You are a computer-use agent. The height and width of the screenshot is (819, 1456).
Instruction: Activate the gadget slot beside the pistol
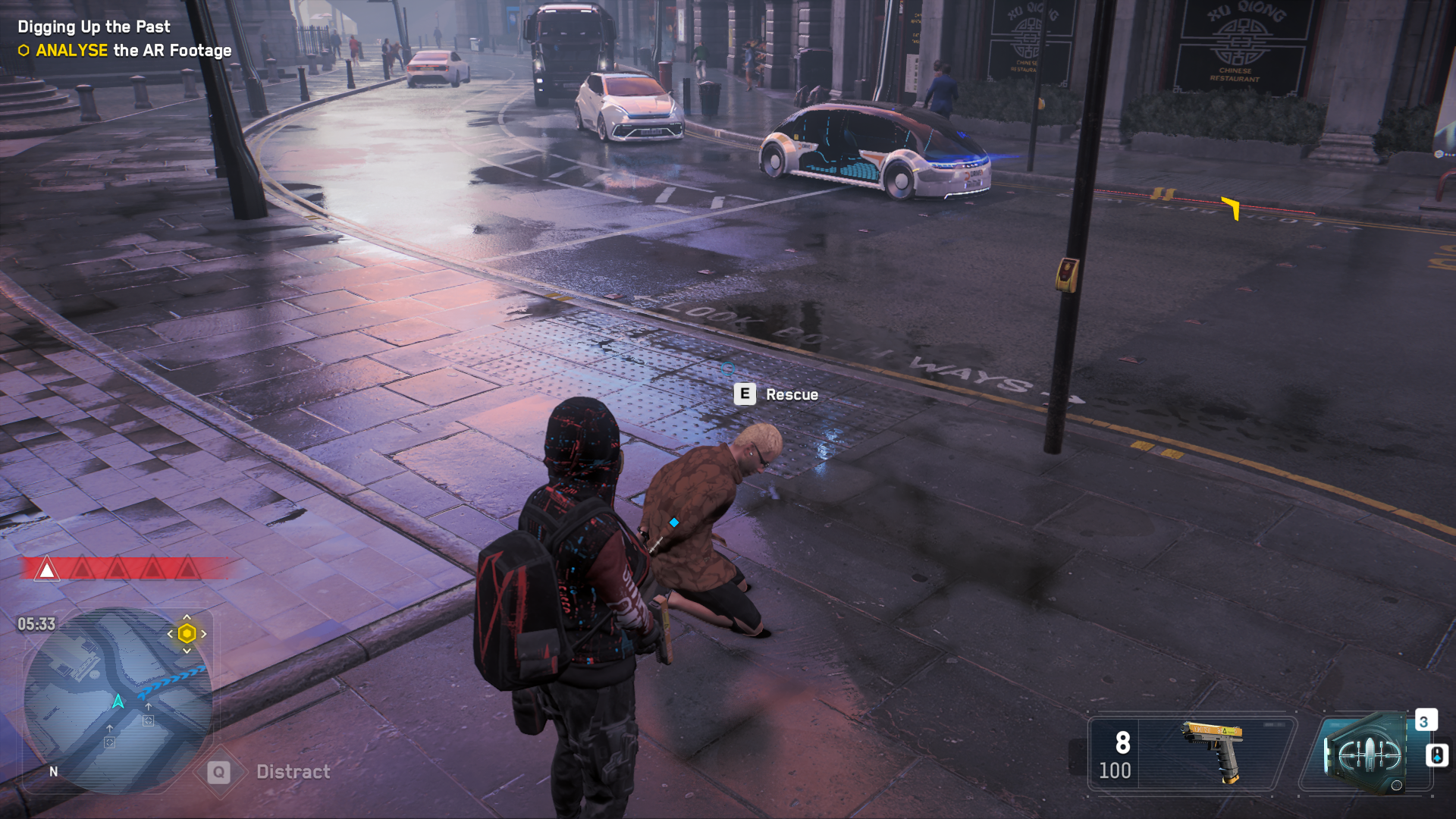point(1365,755)
